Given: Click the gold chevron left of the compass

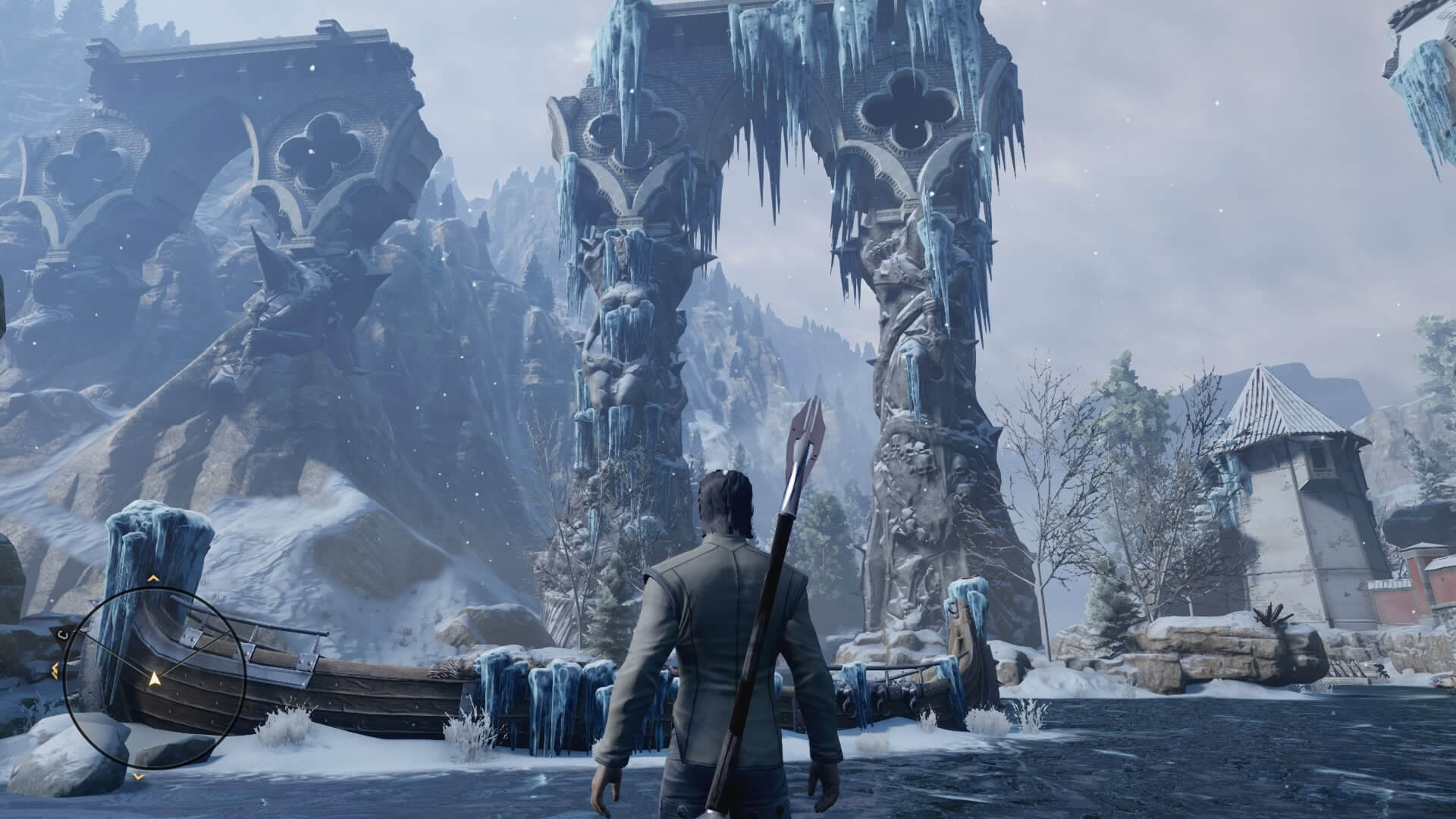Looking at the screenshot, I should (55, 670).
